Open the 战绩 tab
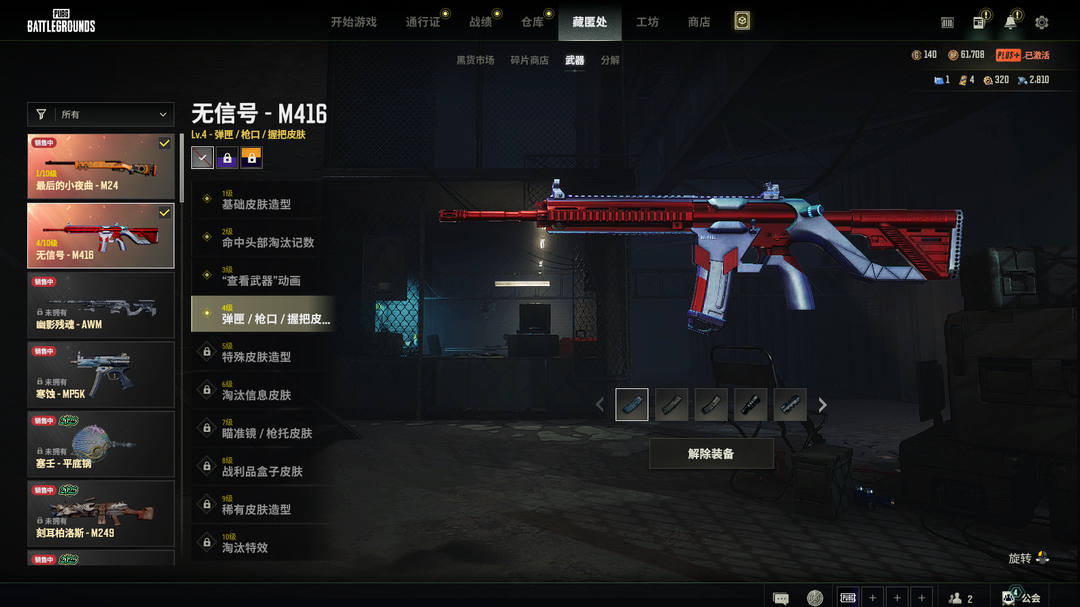Image resolution: width=1080 pixels, height=607 pixels. pyautogui.click(x=480, y=22)
